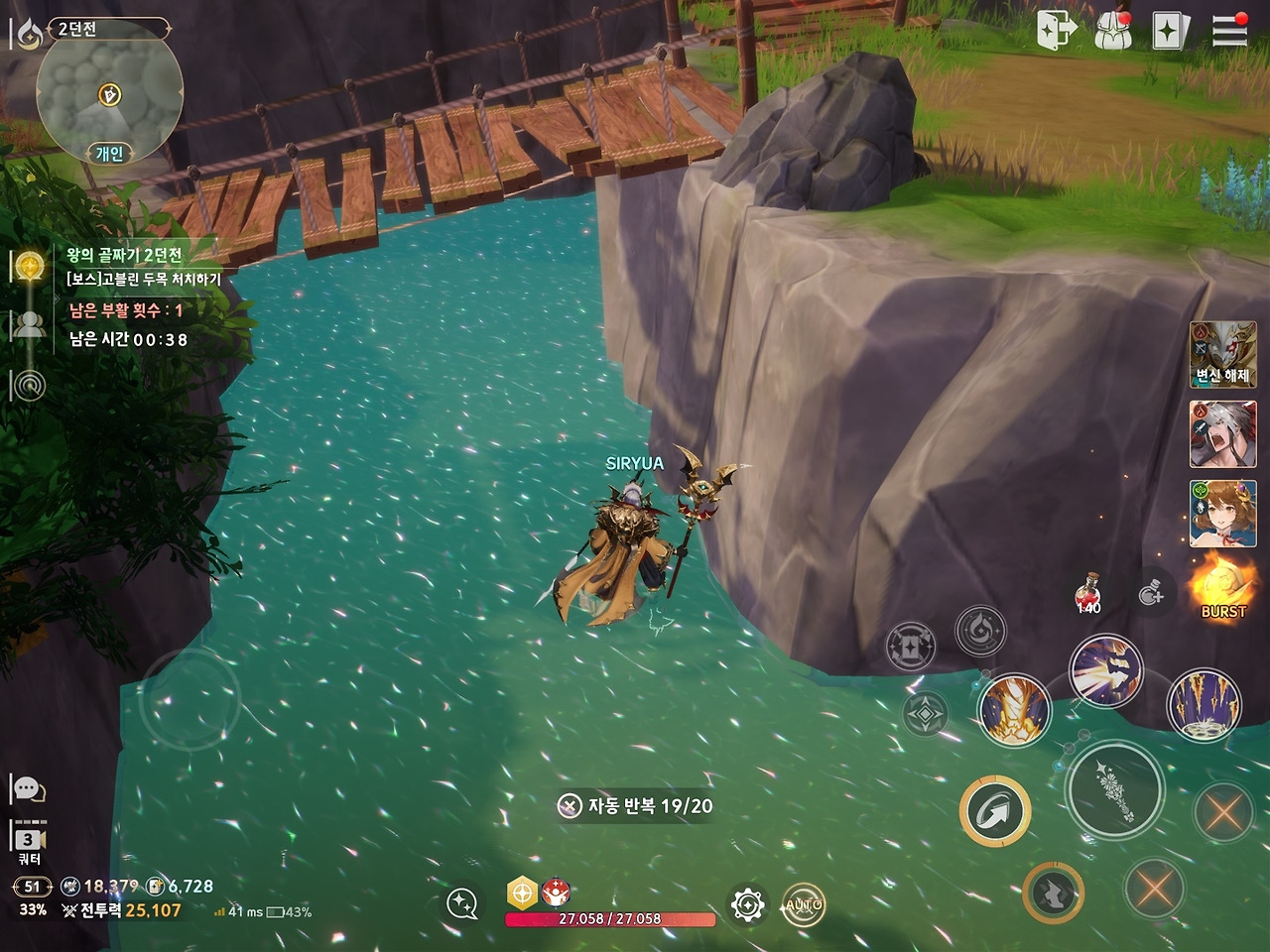Select the brown-haired girl character portrait
This screenshot has width=1270, height=952.
pos(1222,513)
